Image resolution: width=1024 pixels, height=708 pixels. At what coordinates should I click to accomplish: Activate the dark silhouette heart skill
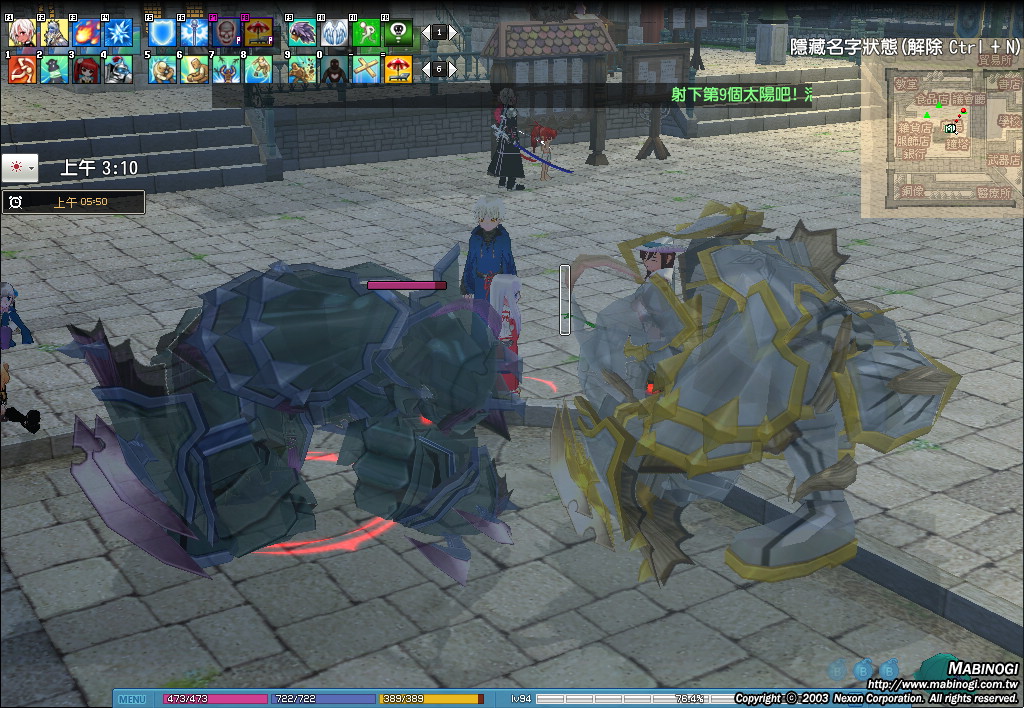point(335,69)
